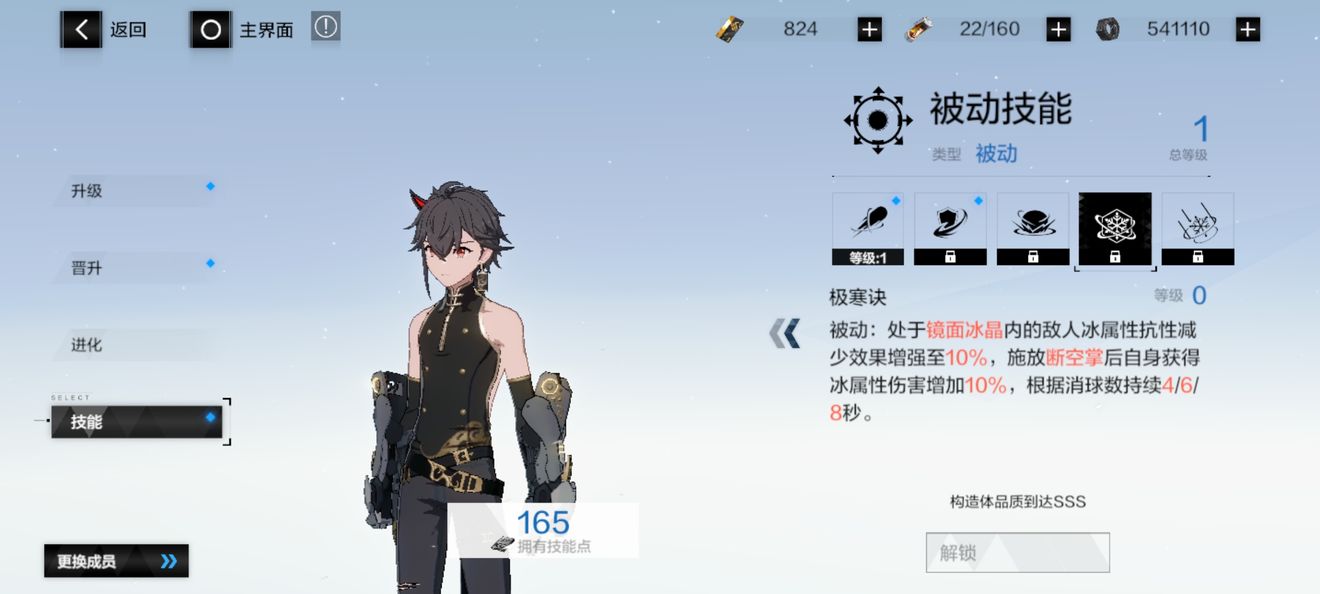Image resolution: width=1320 pixels, height=594 pixels.
Task: Select the snowflake 极寒诀 skill icon
Action: coord(1115,229)
